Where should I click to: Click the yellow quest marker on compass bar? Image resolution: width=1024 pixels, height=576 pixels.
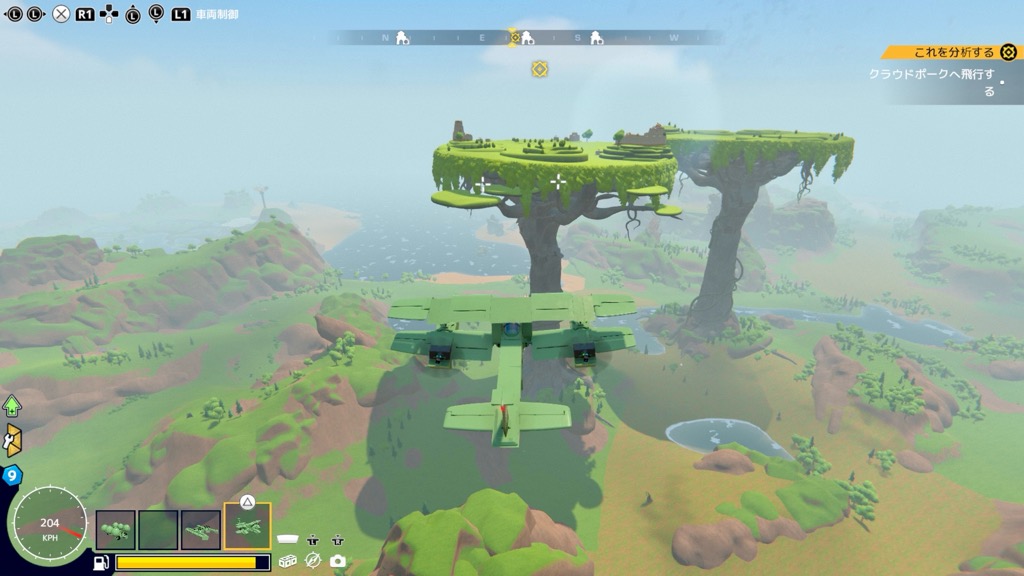(516, 38)
